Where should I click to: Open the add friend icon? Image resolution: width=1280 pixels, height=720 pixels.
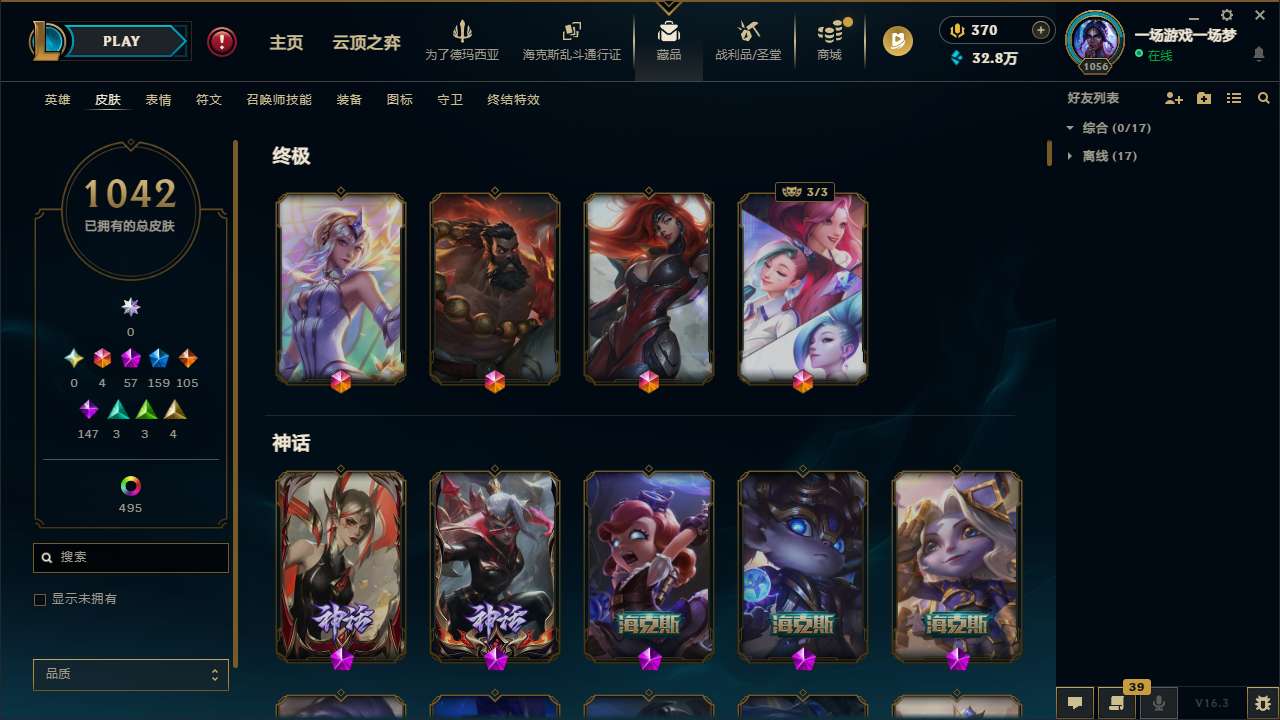(x=1174, y=98)
